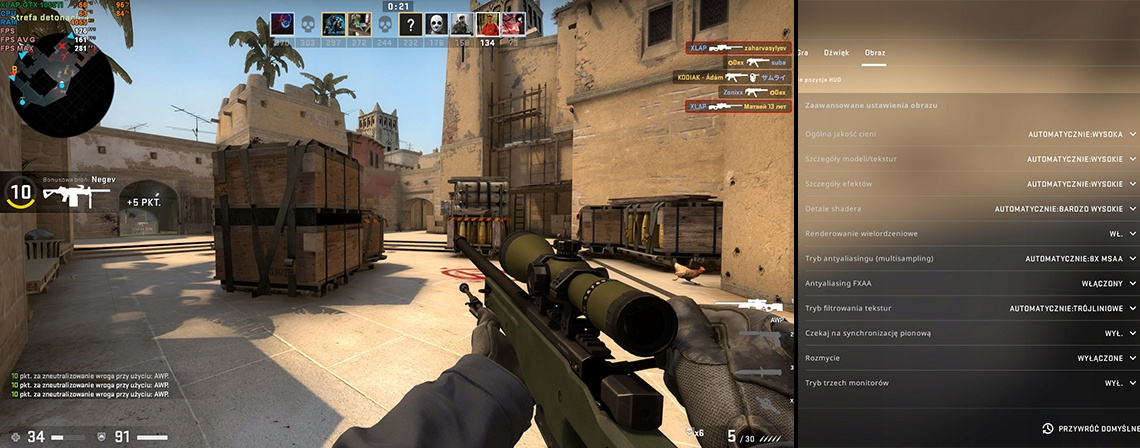Select the Obraz settings tab
The image size is (1140, 448).
click(874, 52)
